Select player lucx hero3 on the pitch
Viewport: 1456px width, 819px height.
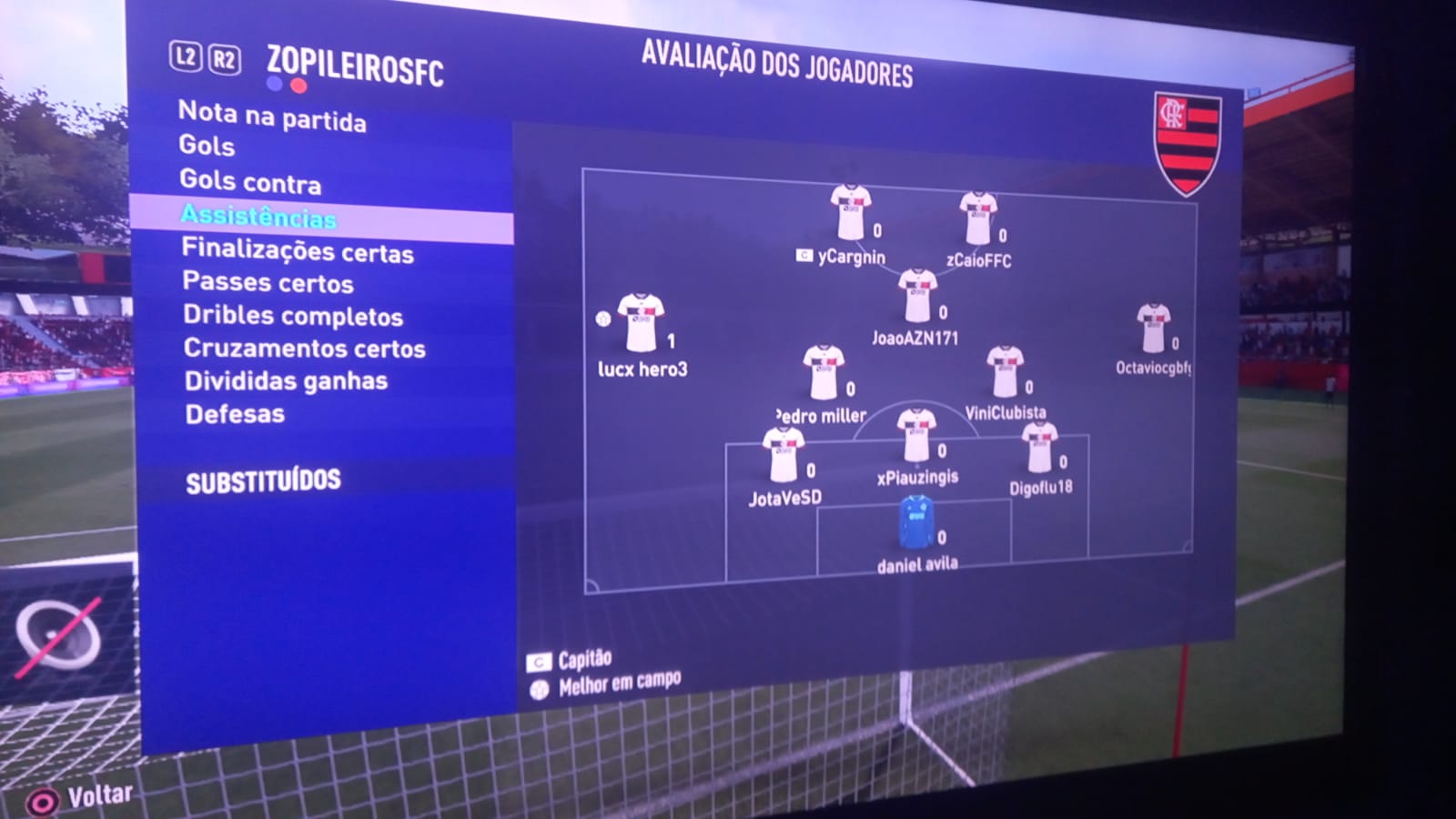pos(641,323)
